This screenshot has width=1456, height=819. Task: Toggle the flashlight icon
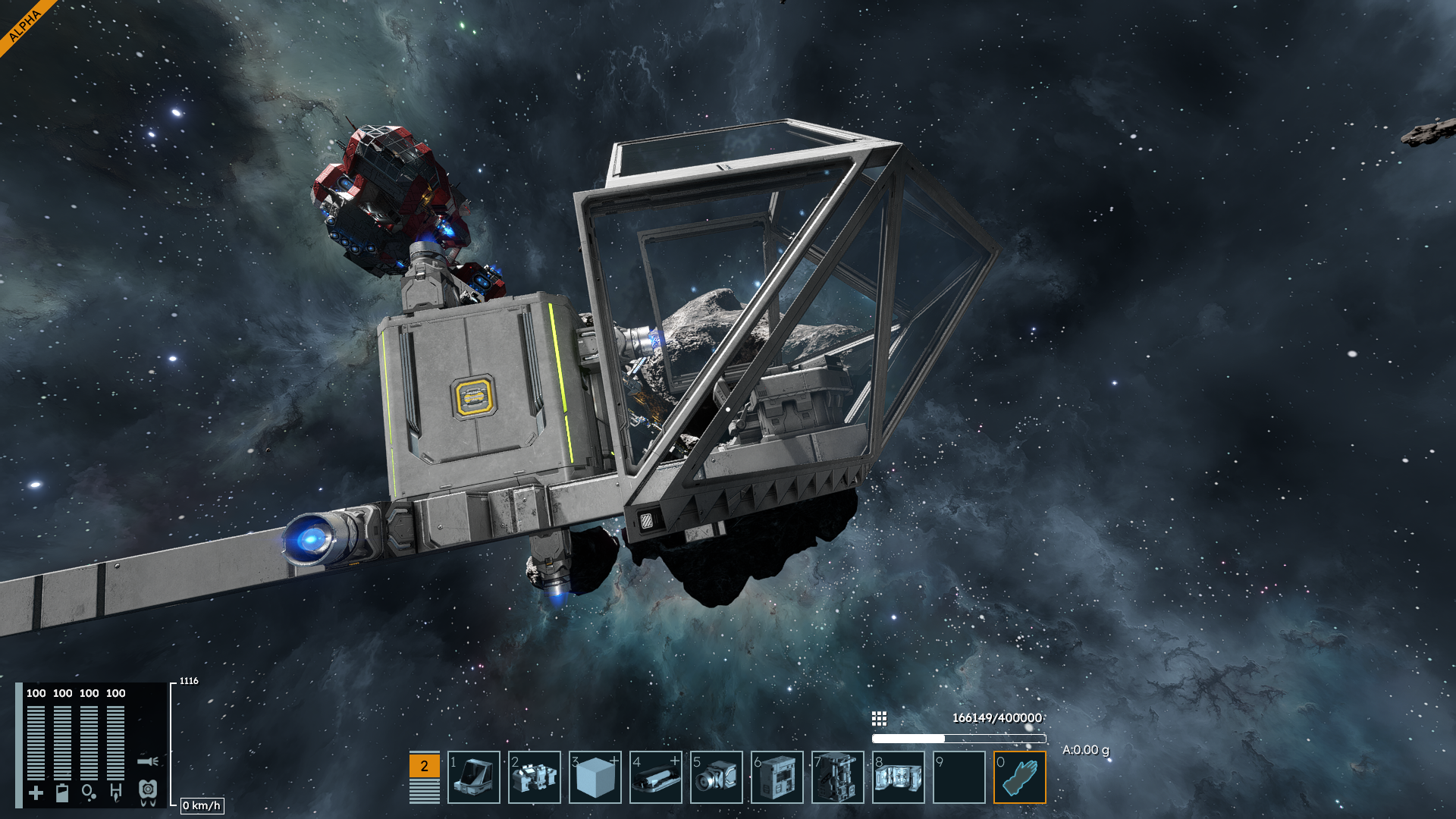[148, 761]
